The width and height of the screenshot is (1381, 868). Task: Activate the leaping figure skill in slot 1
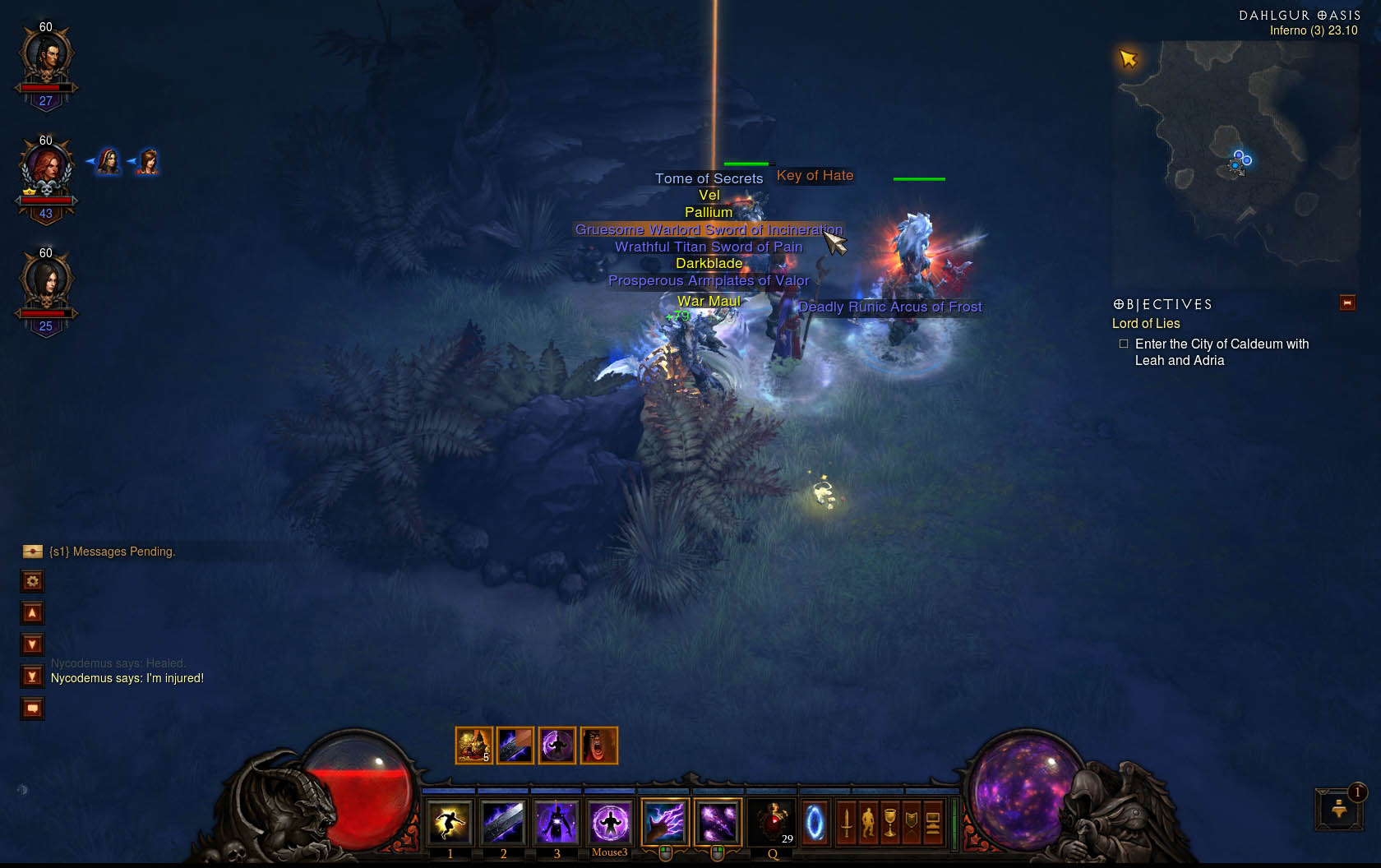coord(450,823)
